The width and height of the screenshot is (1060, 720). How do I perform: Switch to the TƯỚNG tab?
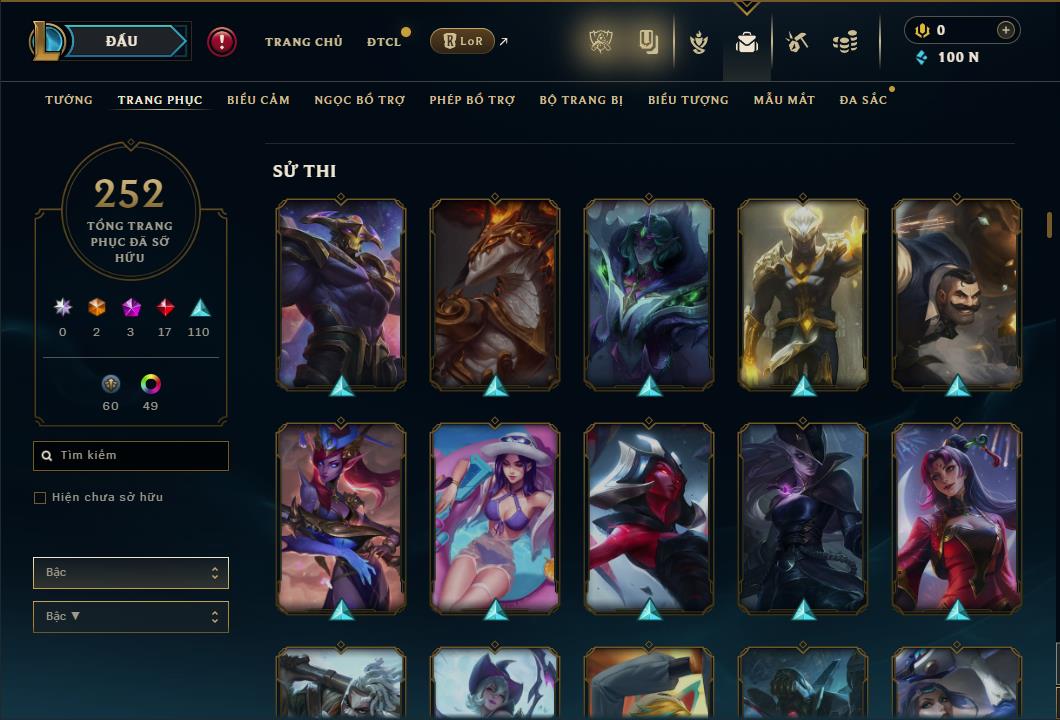pos(69,100)
